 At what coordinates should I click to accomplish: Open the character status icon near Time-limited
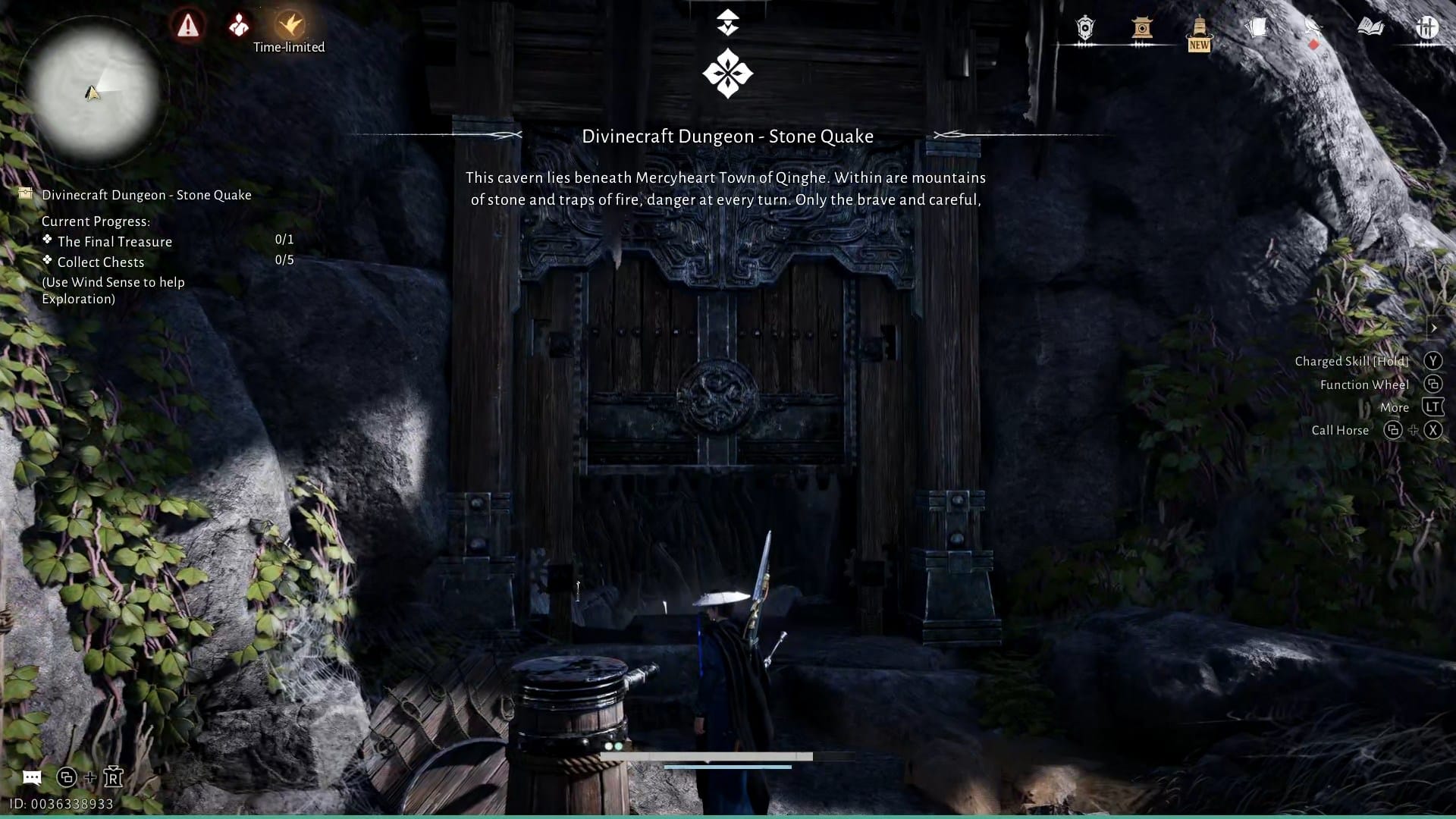238,26
